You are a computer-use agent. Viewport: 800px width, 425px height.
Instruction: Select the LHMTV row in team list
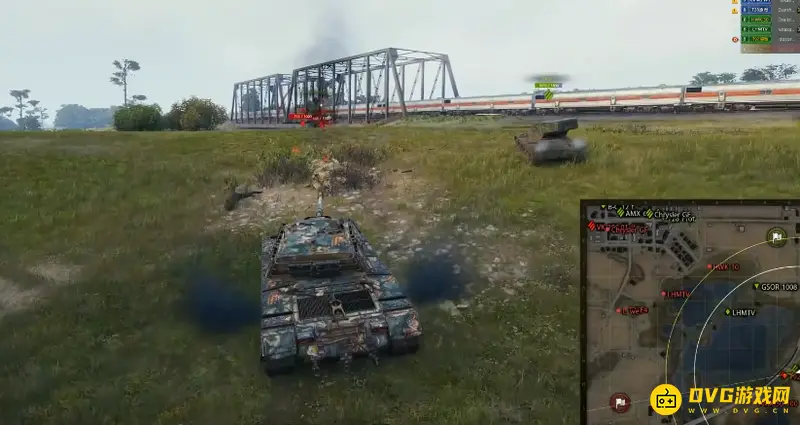[x=757, y=29]
